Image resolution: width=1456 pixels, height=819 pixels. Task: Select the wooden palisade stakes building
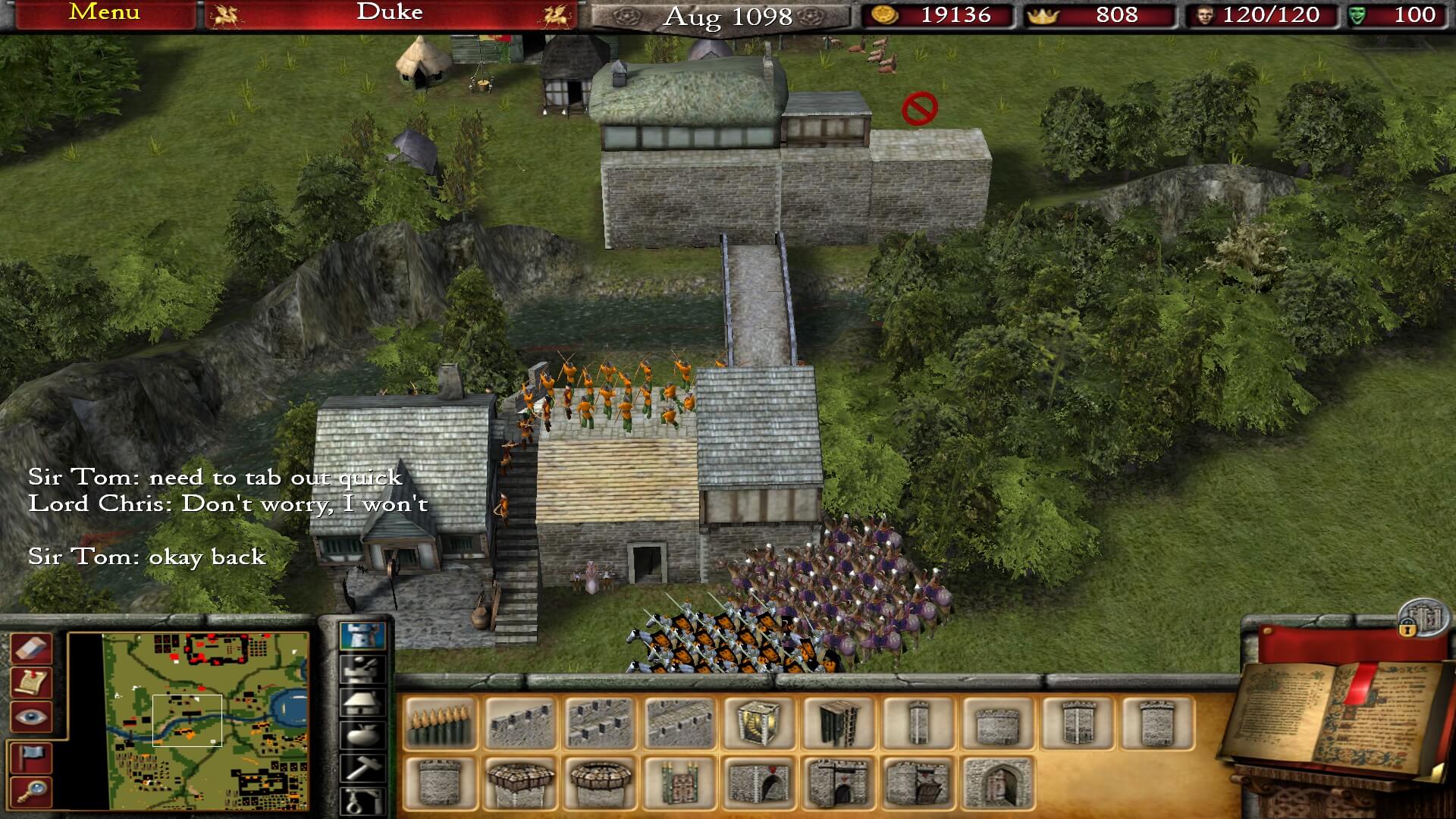pos(440,723)
